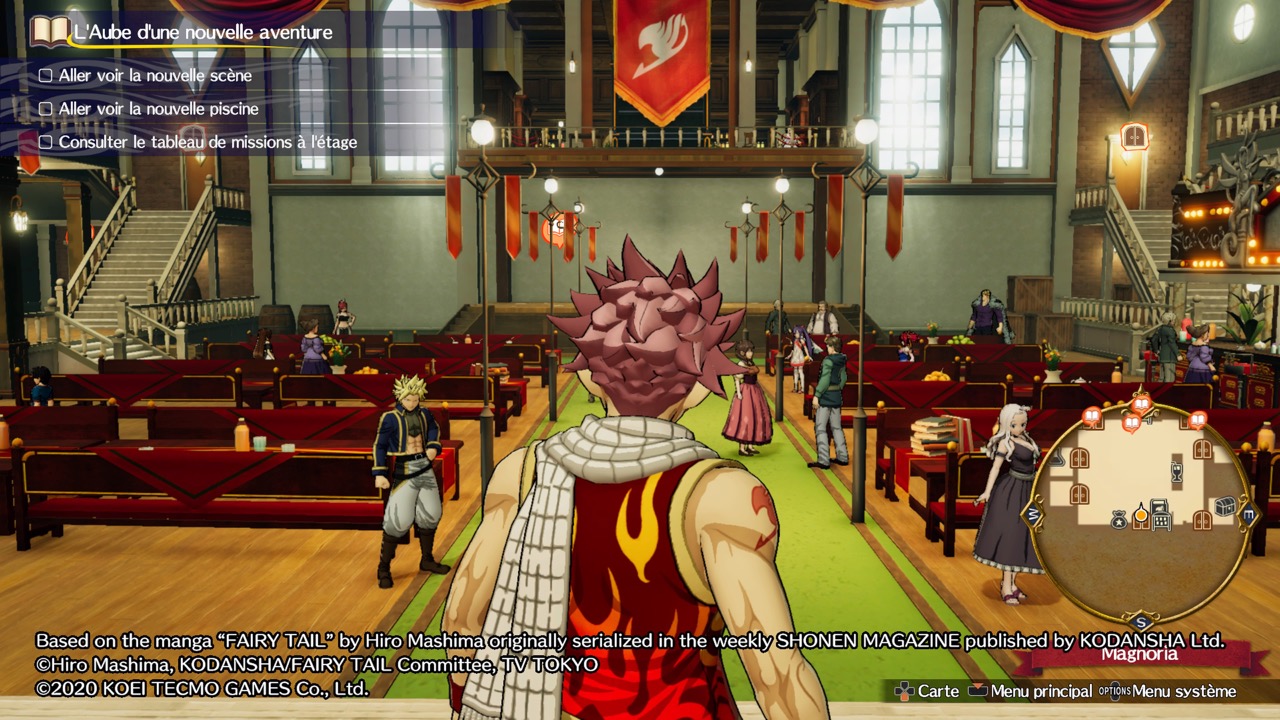
Task: Select the goblet drink icon on the minimap
Action: point(1176,471)
